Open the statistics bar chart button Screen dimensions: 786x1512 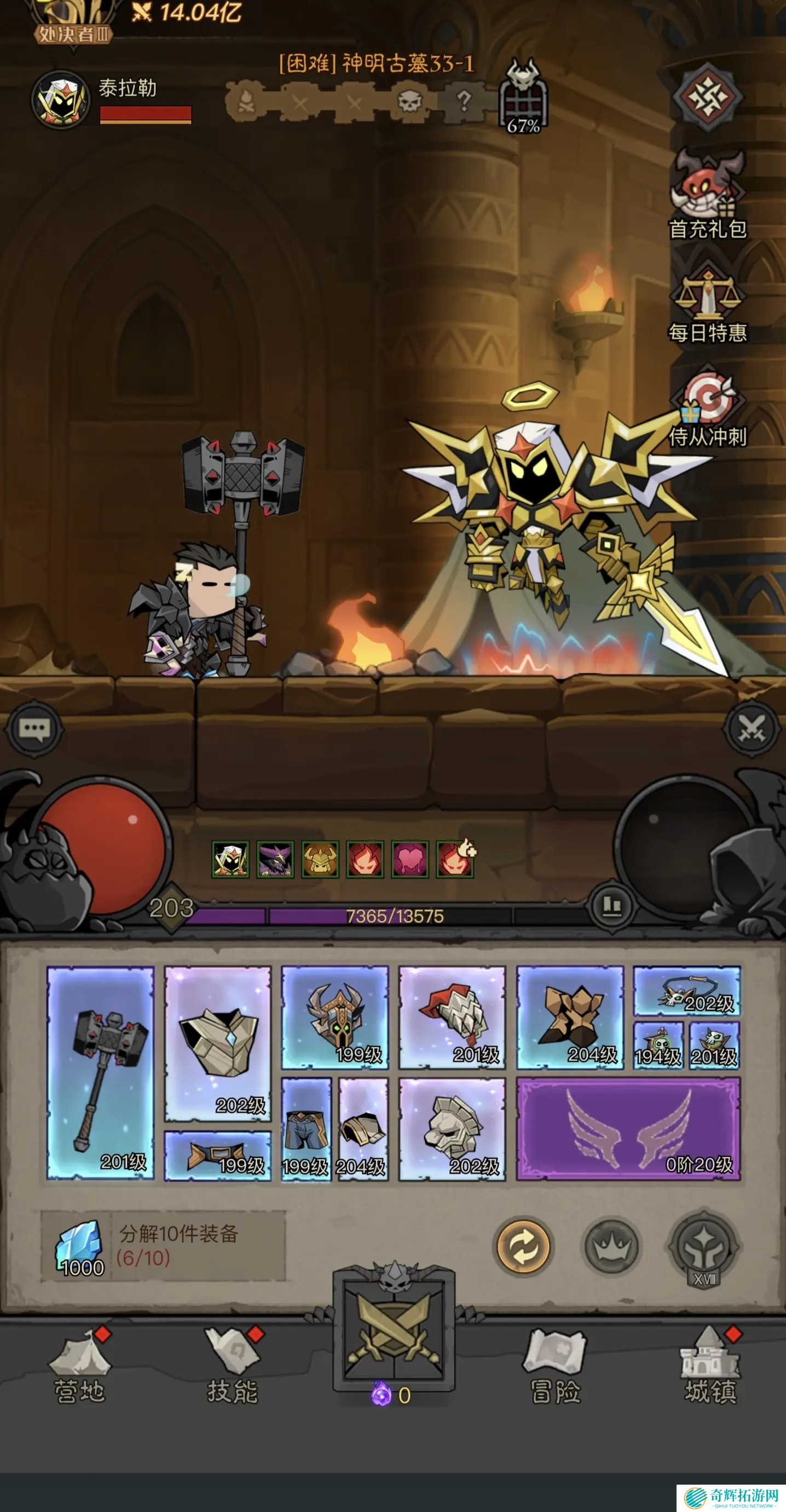coord(611,904)
